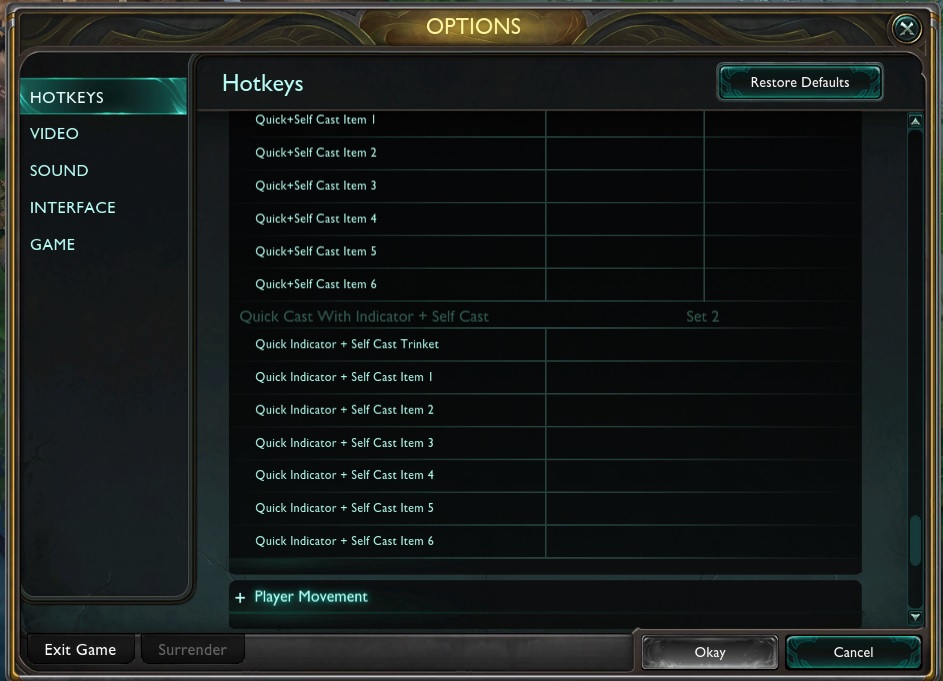The height and width of the screenshot is (681, 943).
Task: Cancel the options changes
Action: 853,652
